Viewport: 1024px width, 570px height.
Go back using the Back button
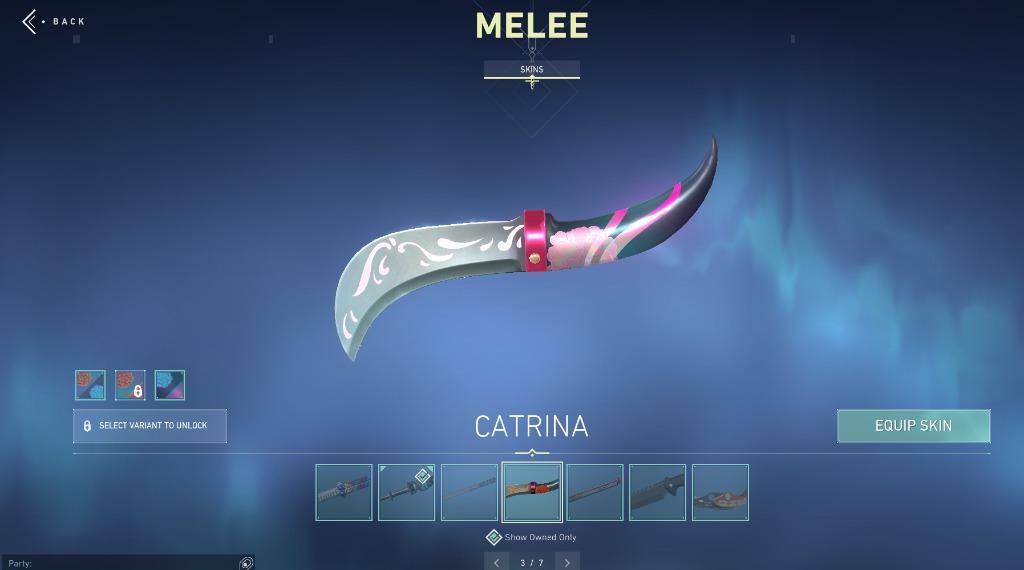click(55, 21)
